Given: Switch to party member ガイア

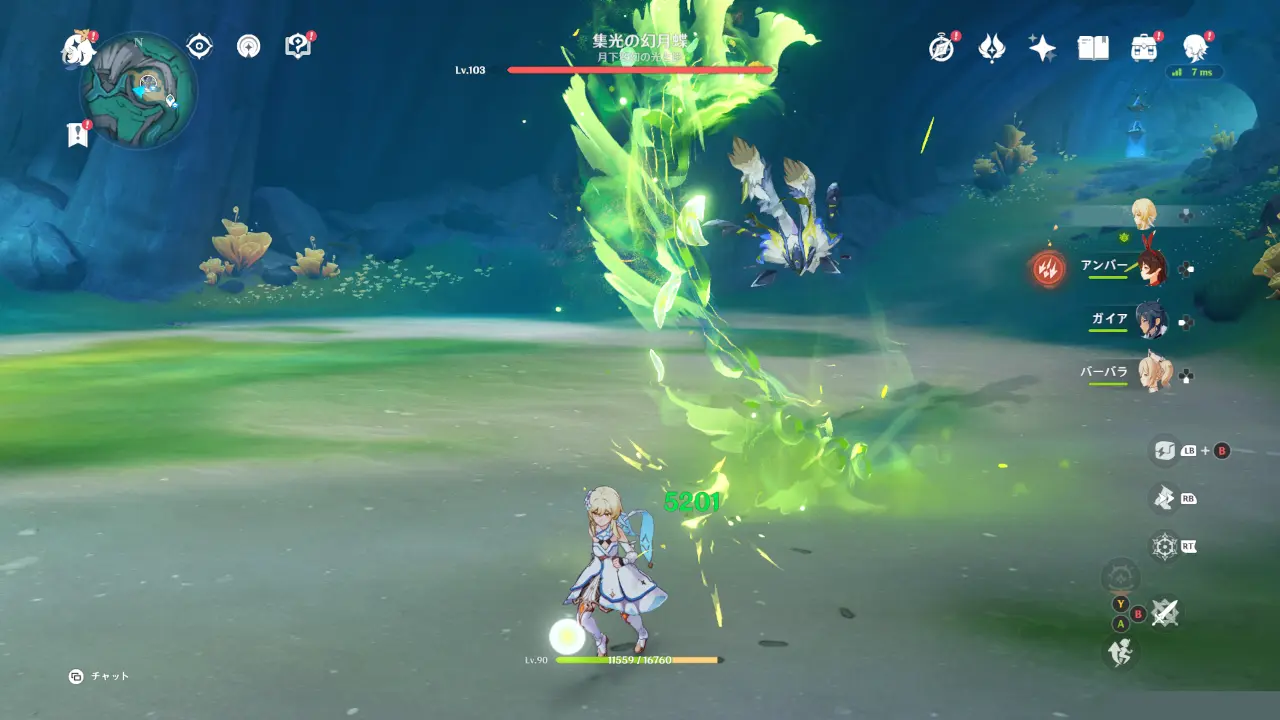Looking at the screenshot, I should [x=1152, y=321].
